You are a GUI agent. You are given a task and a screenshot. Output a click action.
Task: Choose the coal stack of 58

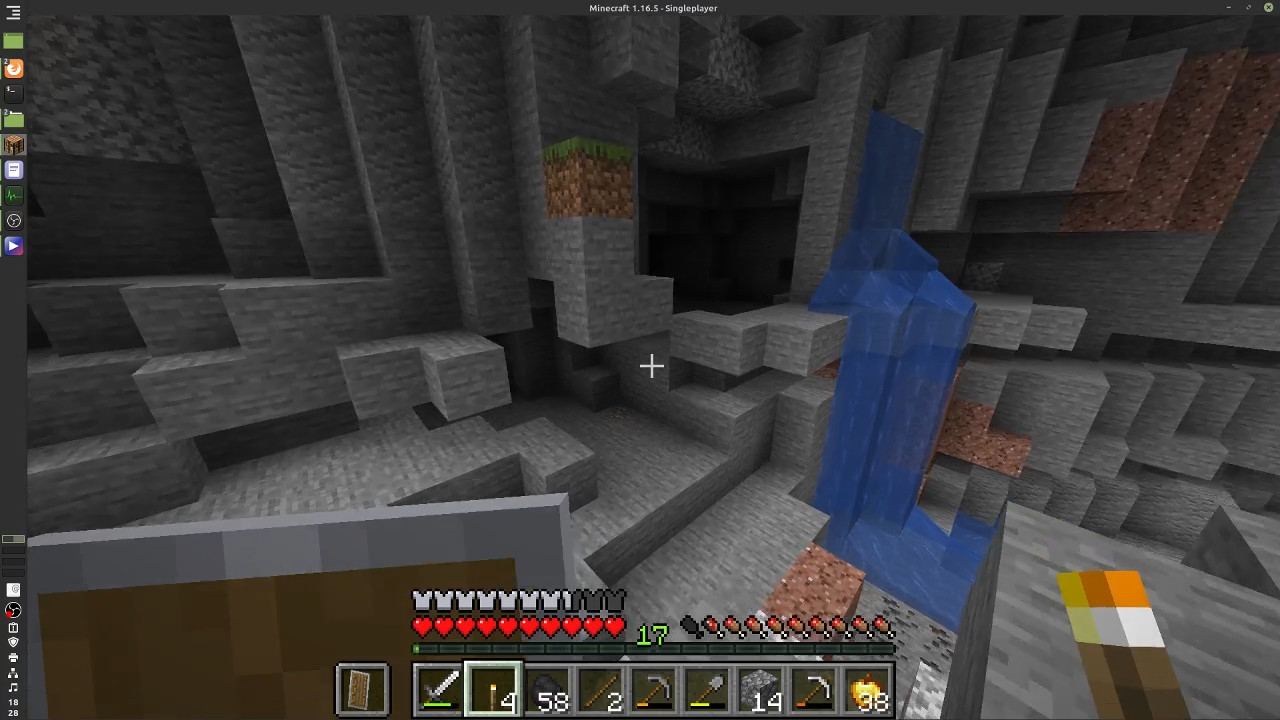pyautogui.click(x=547, y=690)
